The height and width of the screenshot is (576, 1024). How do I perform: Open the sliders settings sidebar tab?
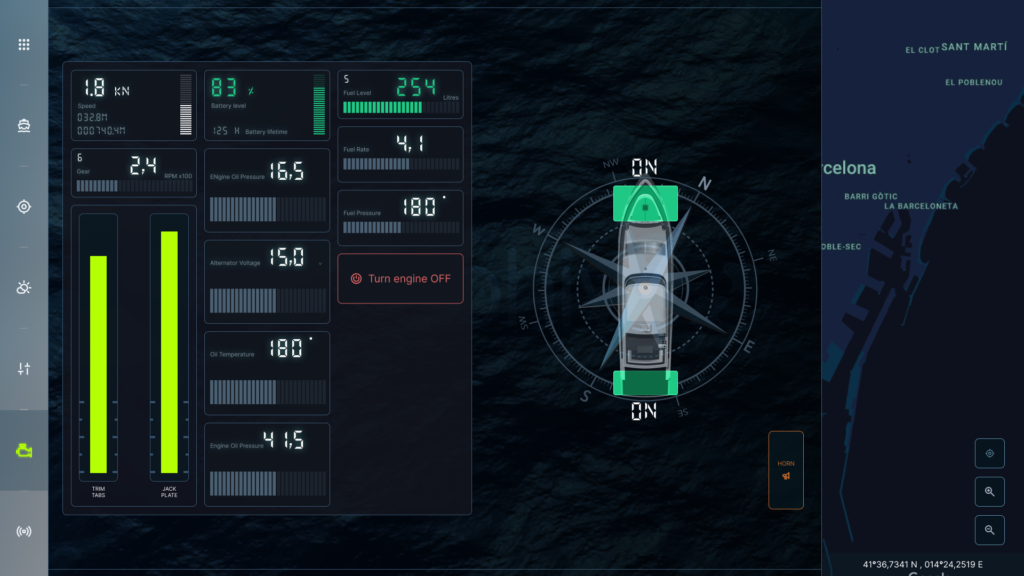click(x=24, y=369)
